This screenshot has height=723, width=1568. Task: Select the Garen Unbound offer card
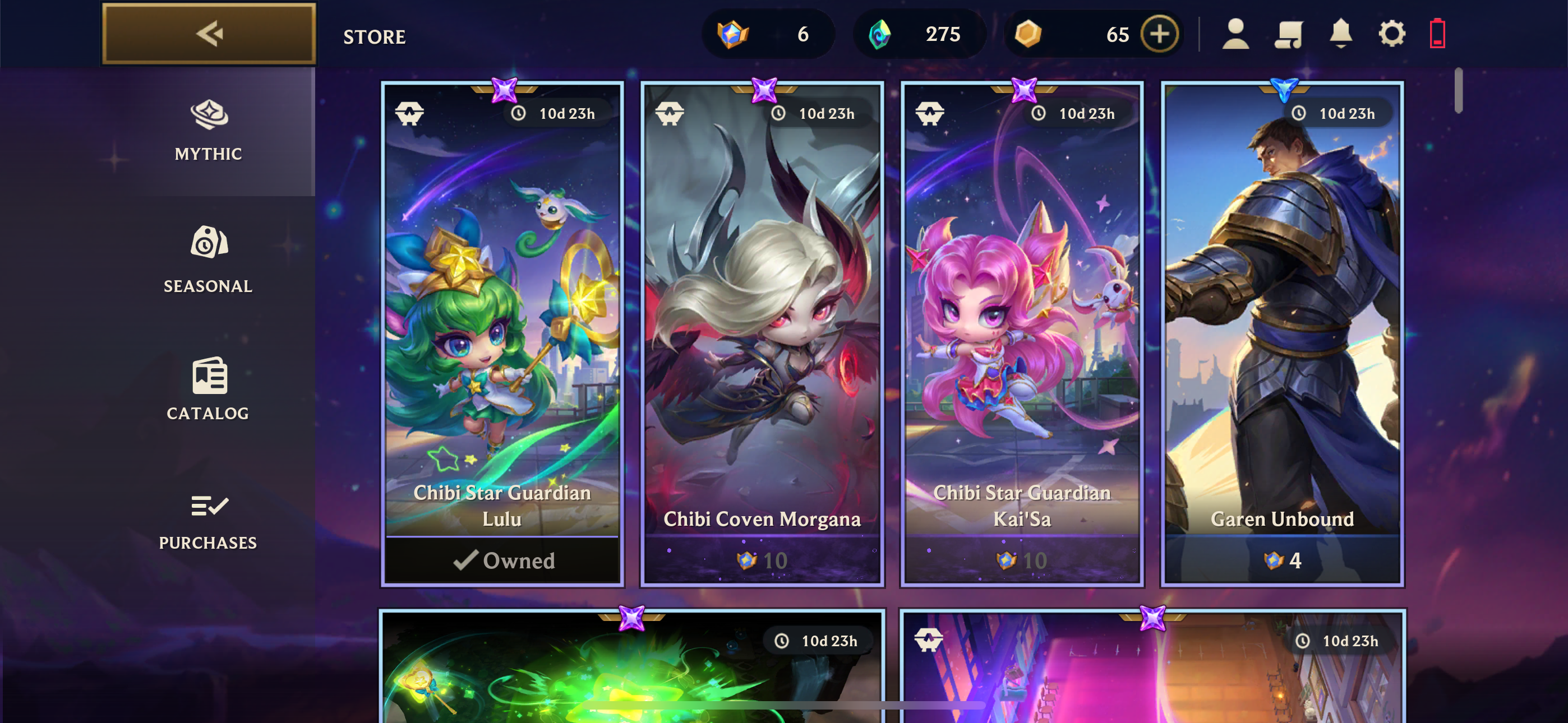[x=1282, y=333]
